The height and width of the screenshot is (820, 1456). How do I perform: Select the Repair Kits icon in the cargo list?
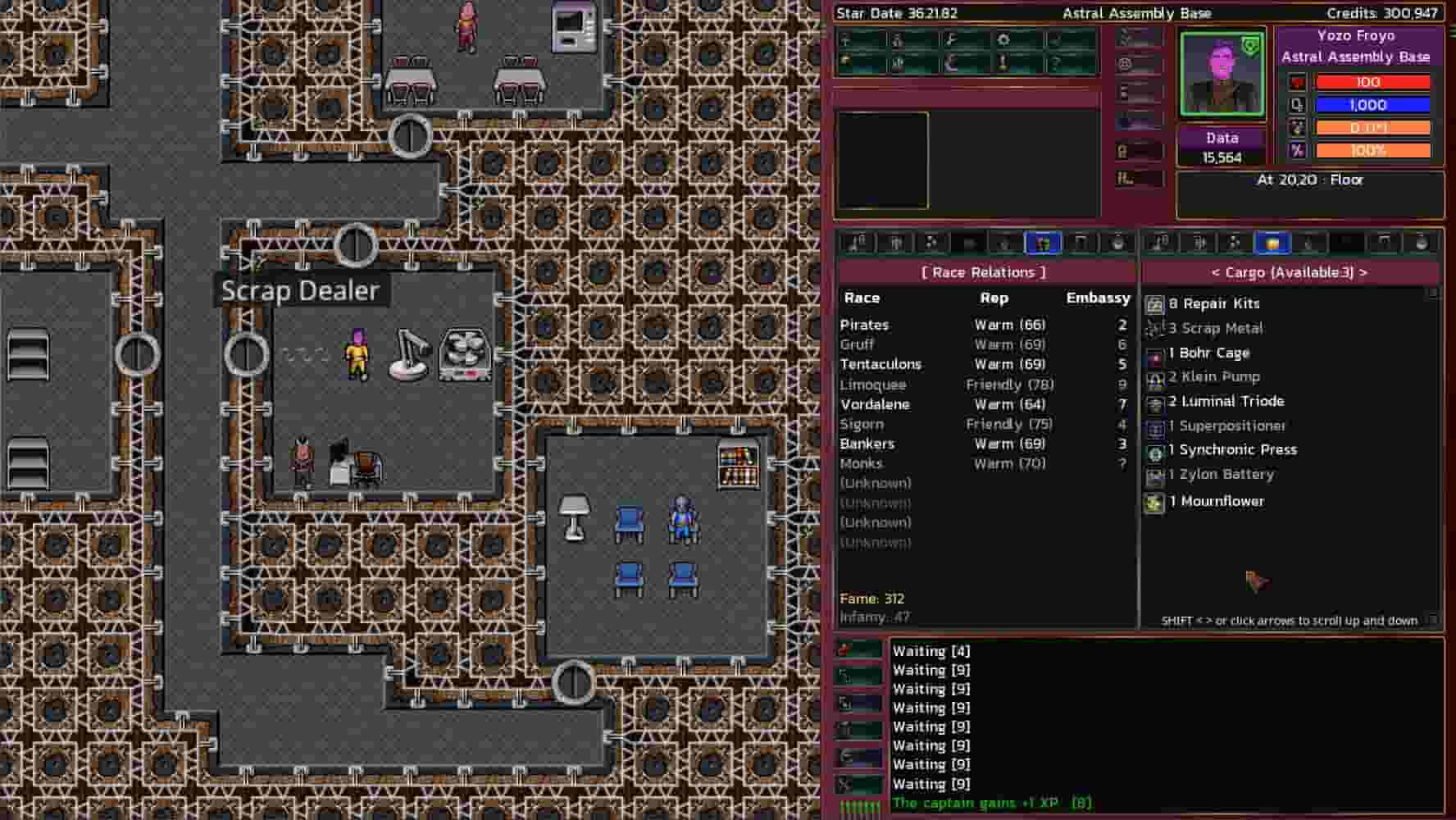pyautogui.click(x=1156, y=303)
